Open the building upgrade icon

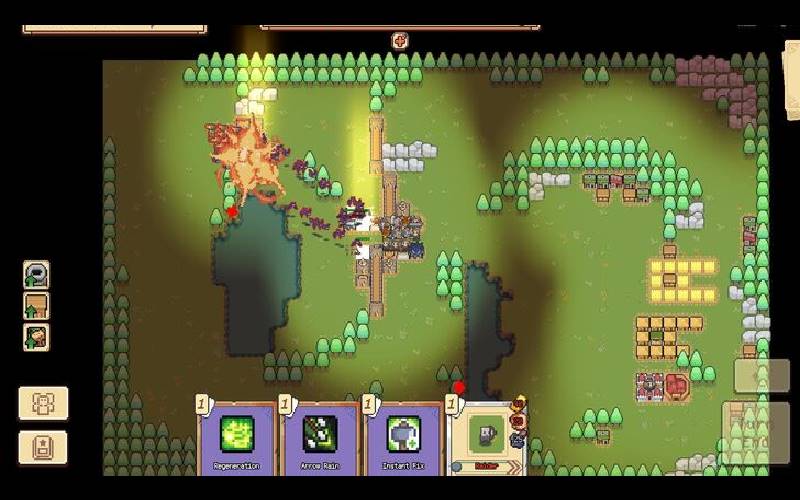point(36,305)
